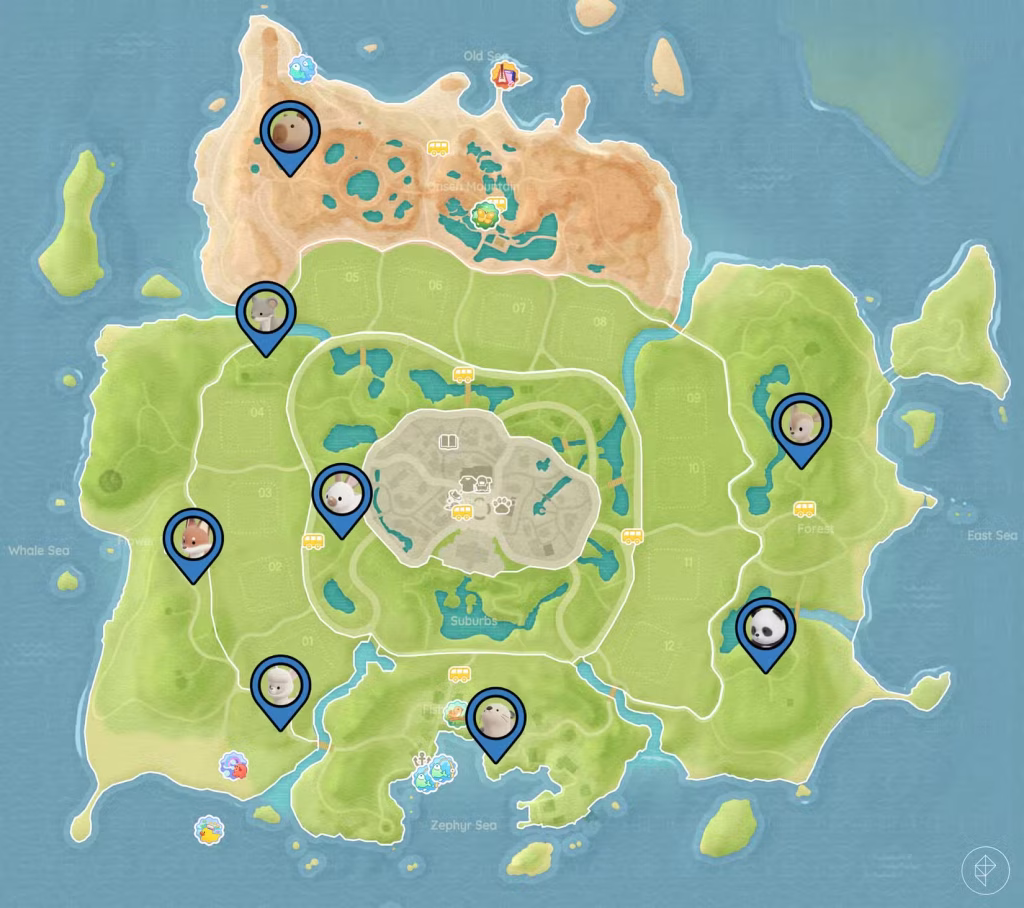Image resolution: width=1024 pixels, height=908 pixels.
Task: Select the t-shirt shop icon
Action: coord(468,483)
